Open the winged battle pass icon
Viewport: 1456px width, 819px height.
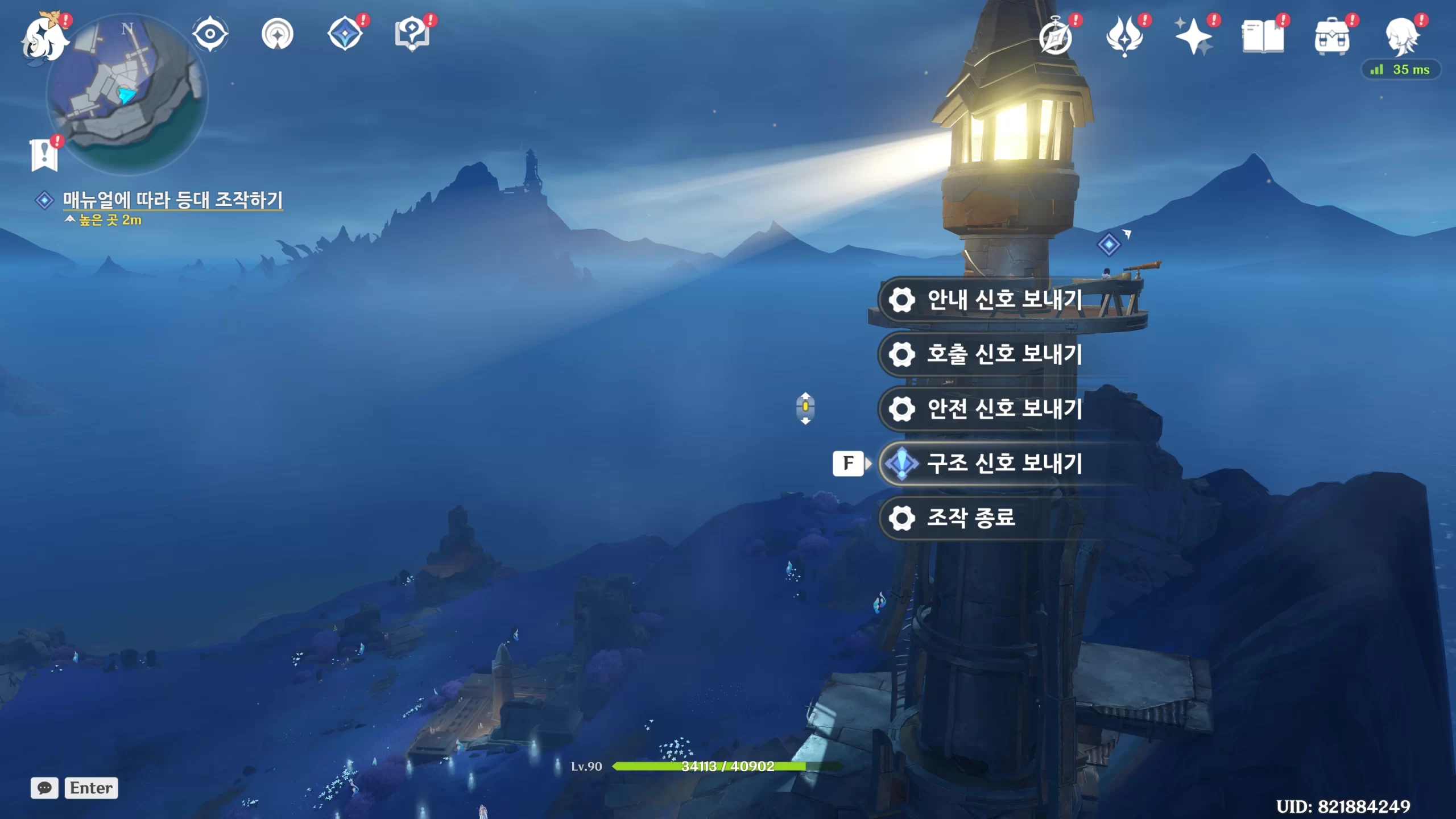(x=1124, y=36)
